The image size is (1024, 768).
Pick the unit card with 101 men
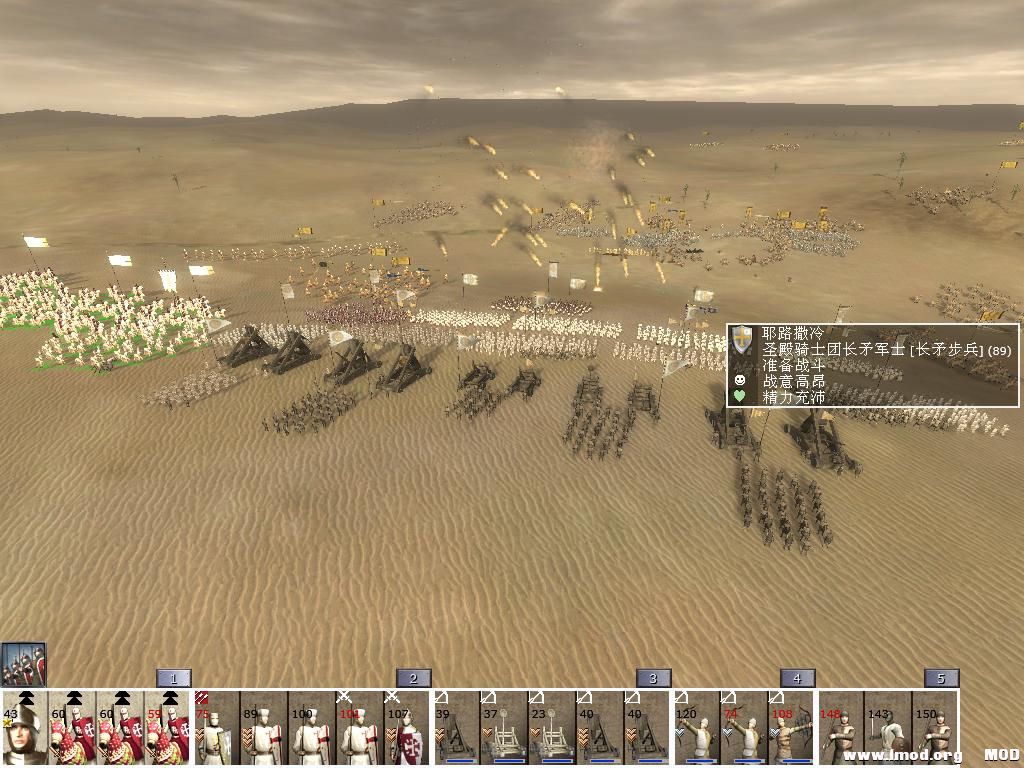click(x=360, y=730)
